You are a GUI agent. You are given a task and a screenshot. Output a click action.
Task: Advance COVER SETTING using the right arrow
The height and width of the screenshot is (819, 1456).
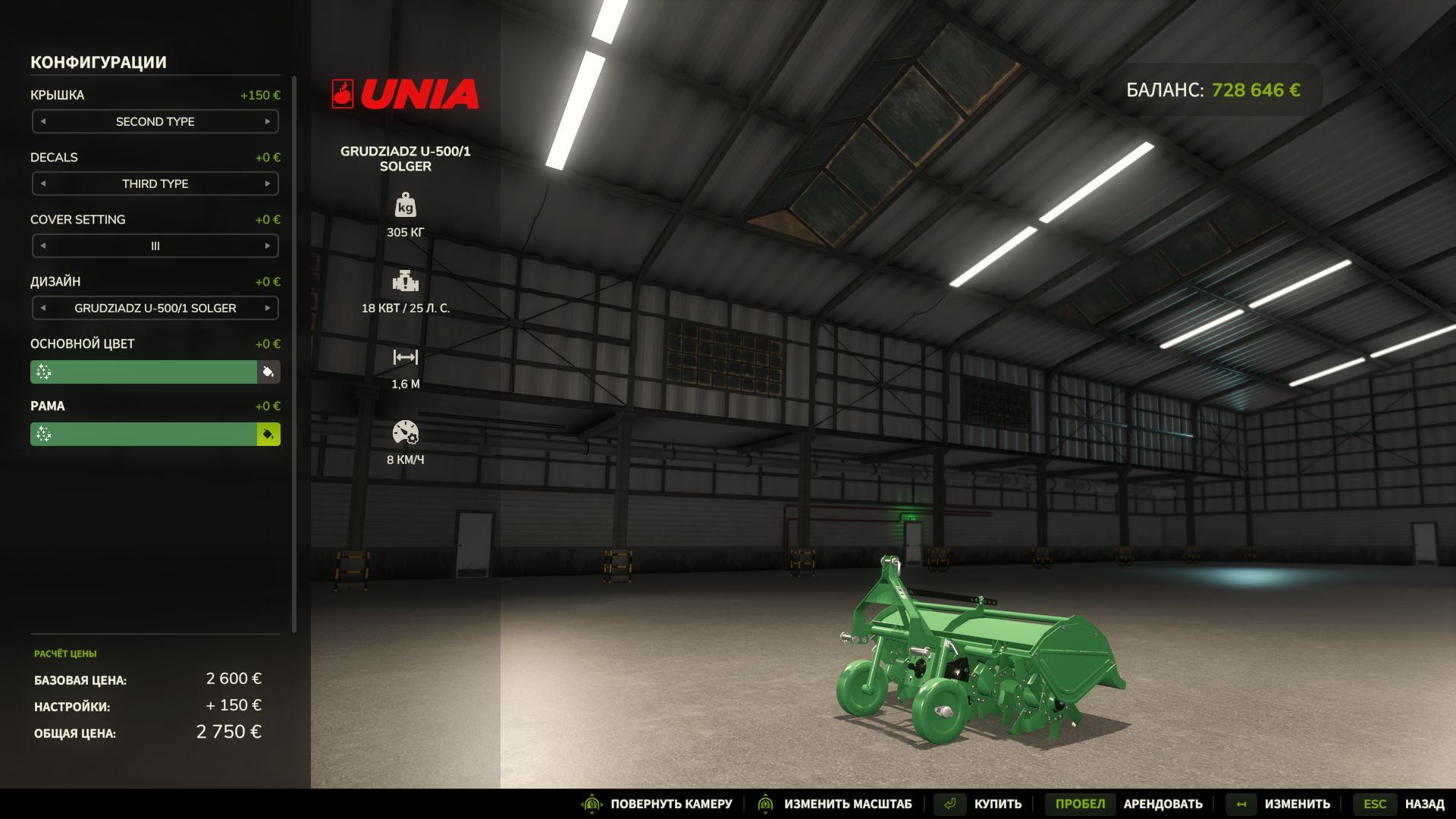pos(267,246)
